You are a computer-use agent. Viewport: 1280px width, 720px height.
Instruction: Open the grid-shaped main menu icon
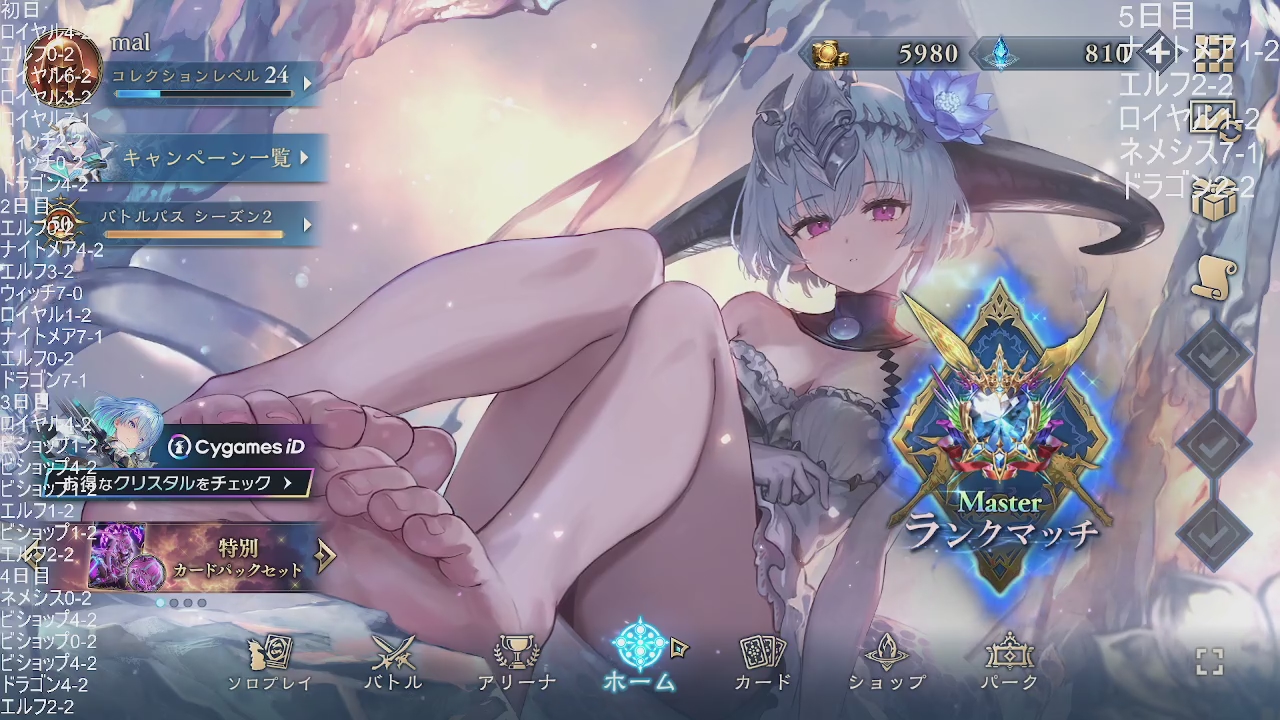point(1214,54)
